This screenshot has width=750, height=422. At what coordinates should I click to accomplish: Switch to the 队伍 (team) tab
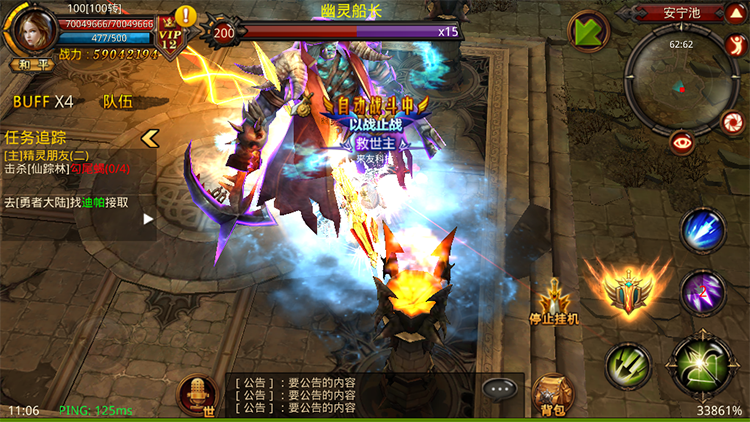click(x=117, y=101)
